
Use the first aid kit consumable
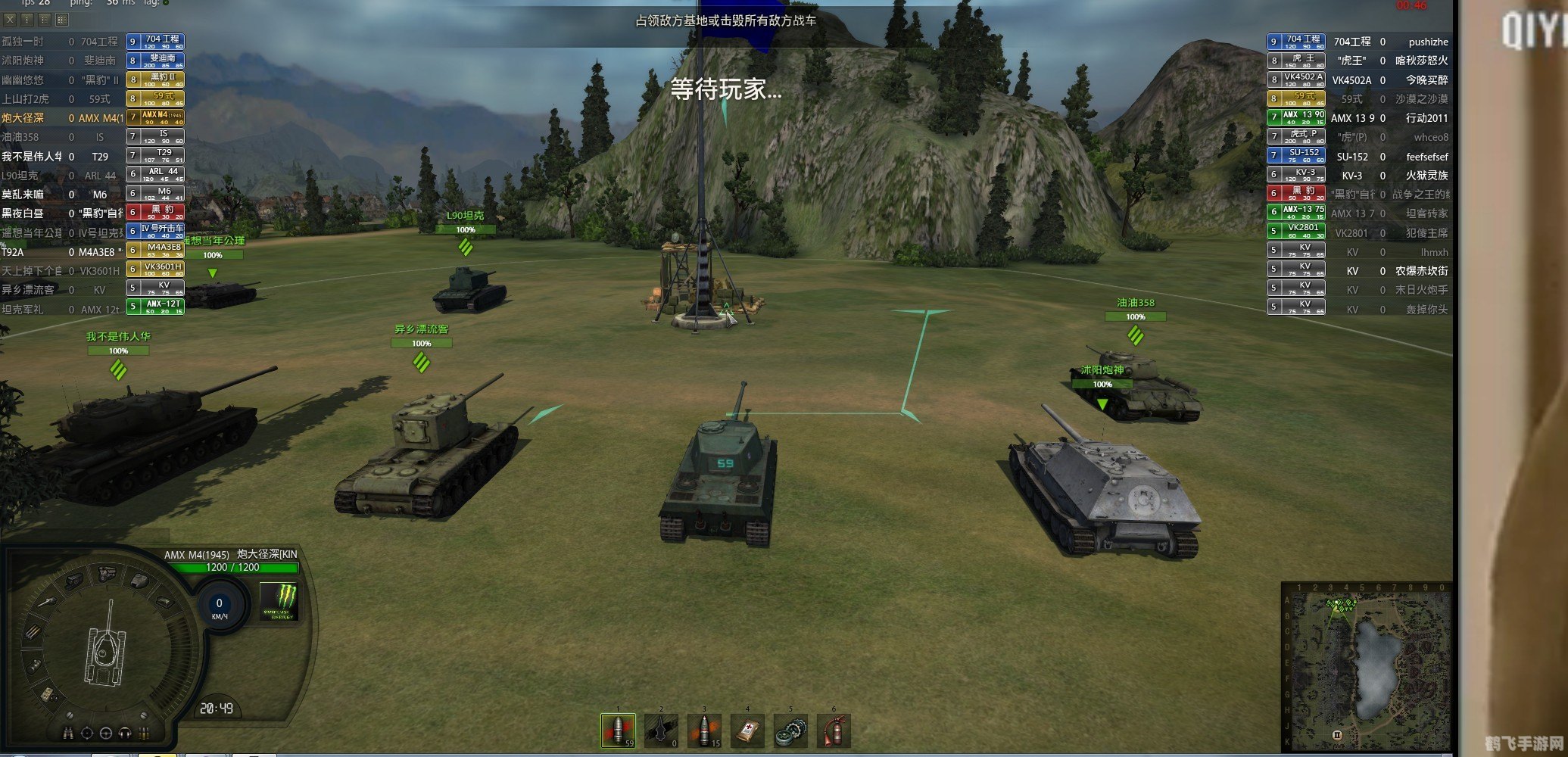(x=747, y=731)
